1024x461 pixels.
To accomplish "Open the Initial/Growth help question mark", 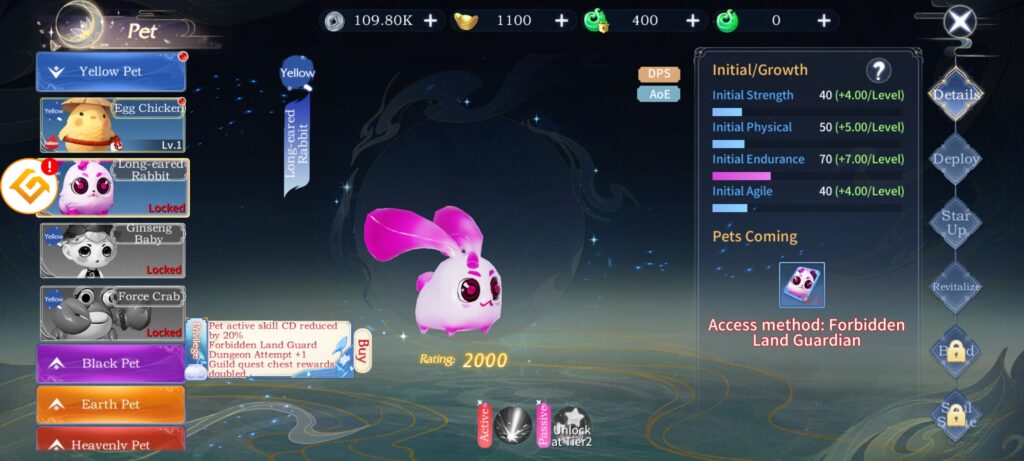I will click(878, 70).
